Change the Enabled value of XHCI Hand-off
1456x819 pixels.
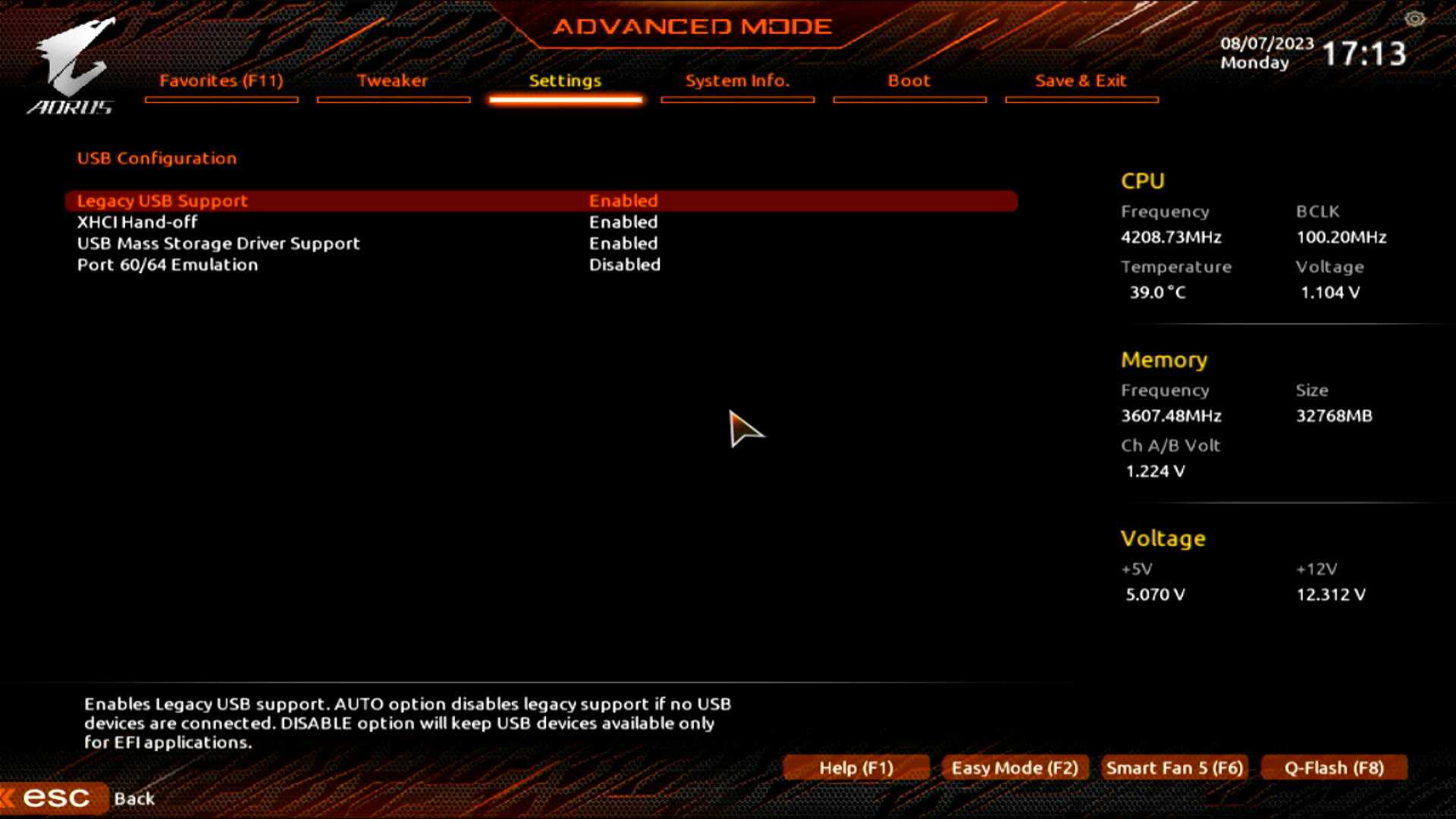tap(623, 222)
